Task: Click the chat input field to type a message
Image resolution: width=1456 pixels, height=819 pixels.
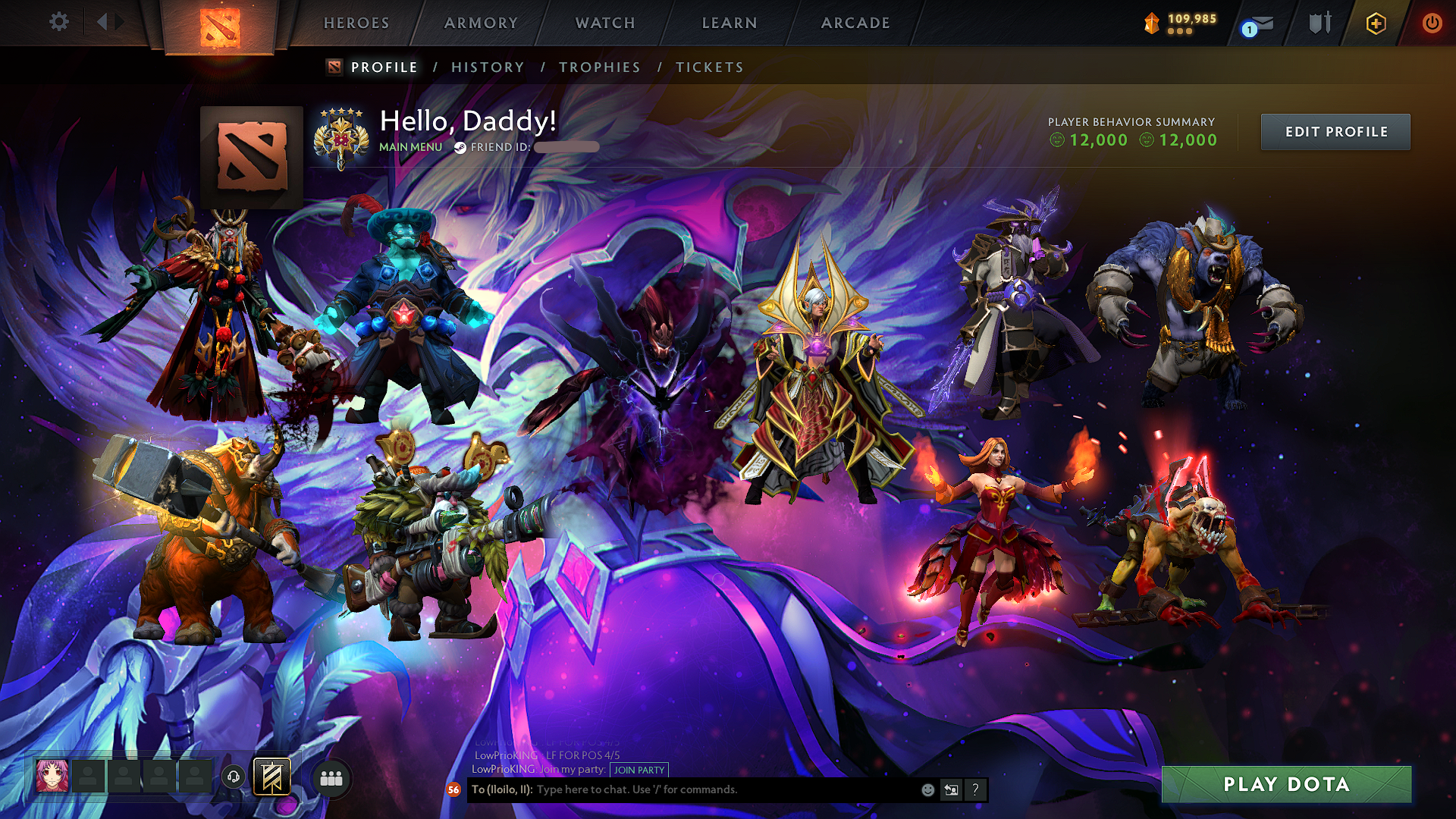Action: click(682, 789)
